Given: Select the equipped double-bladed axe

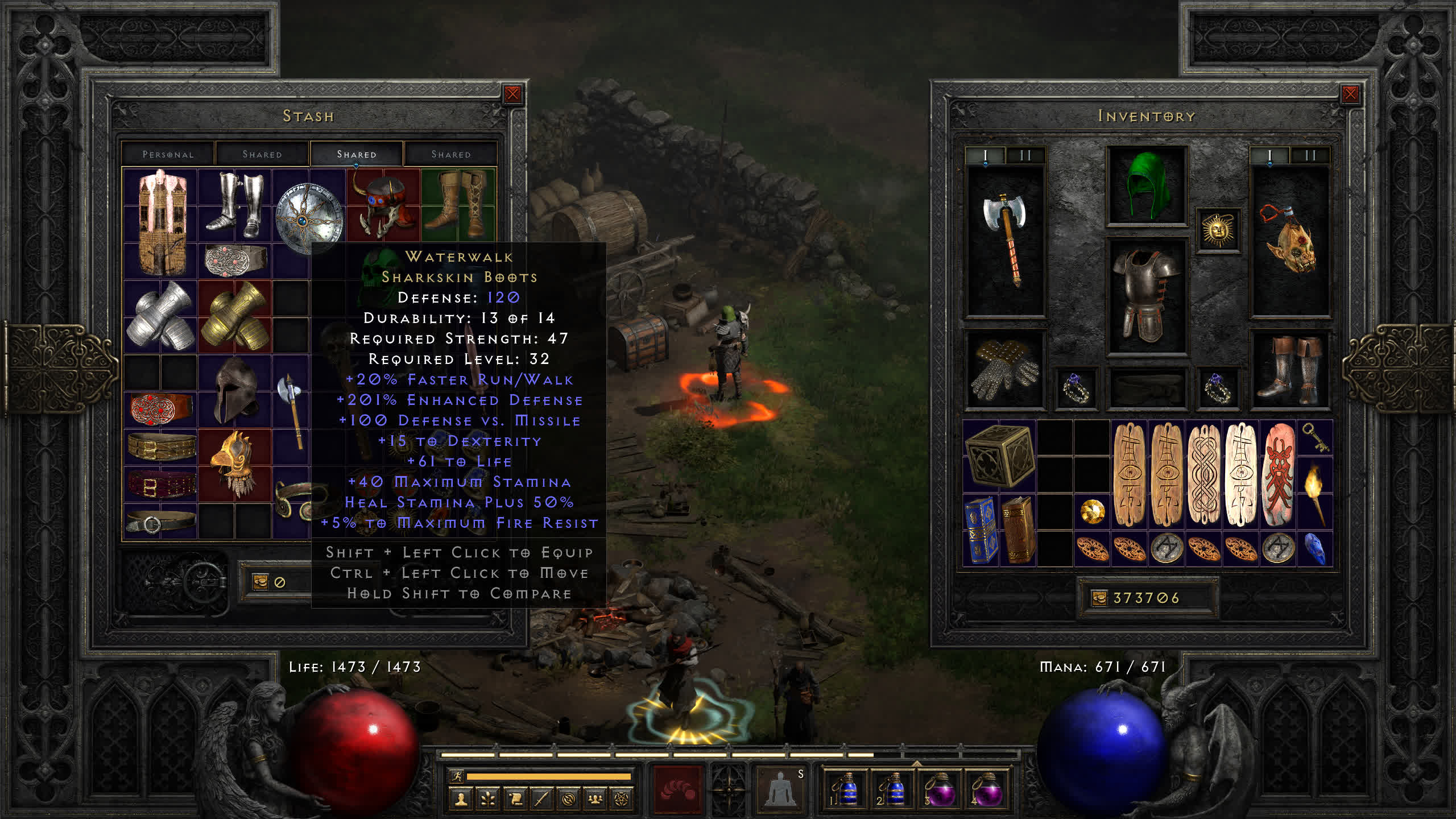Looking at the screenshot, I should click(1006, 239).
